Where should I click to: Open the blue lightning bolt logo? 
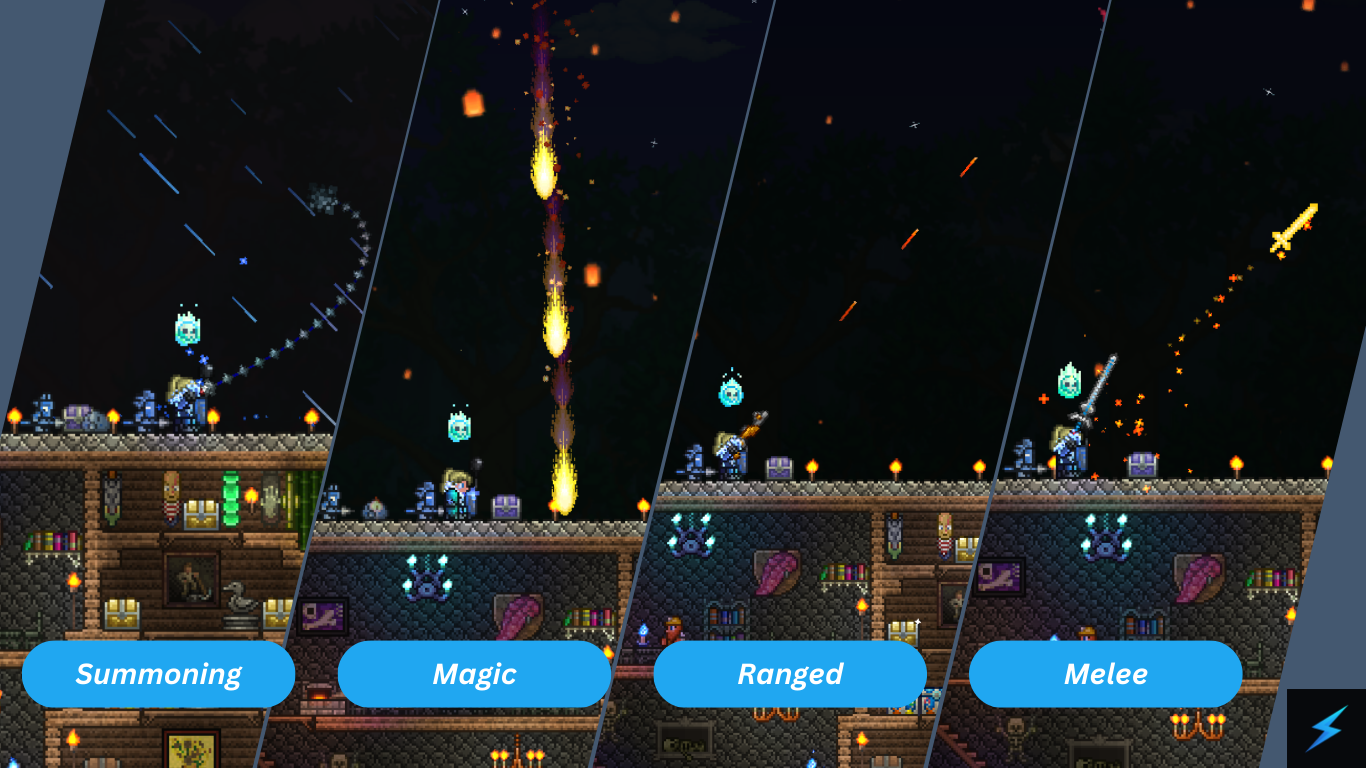pos(1326,728)
